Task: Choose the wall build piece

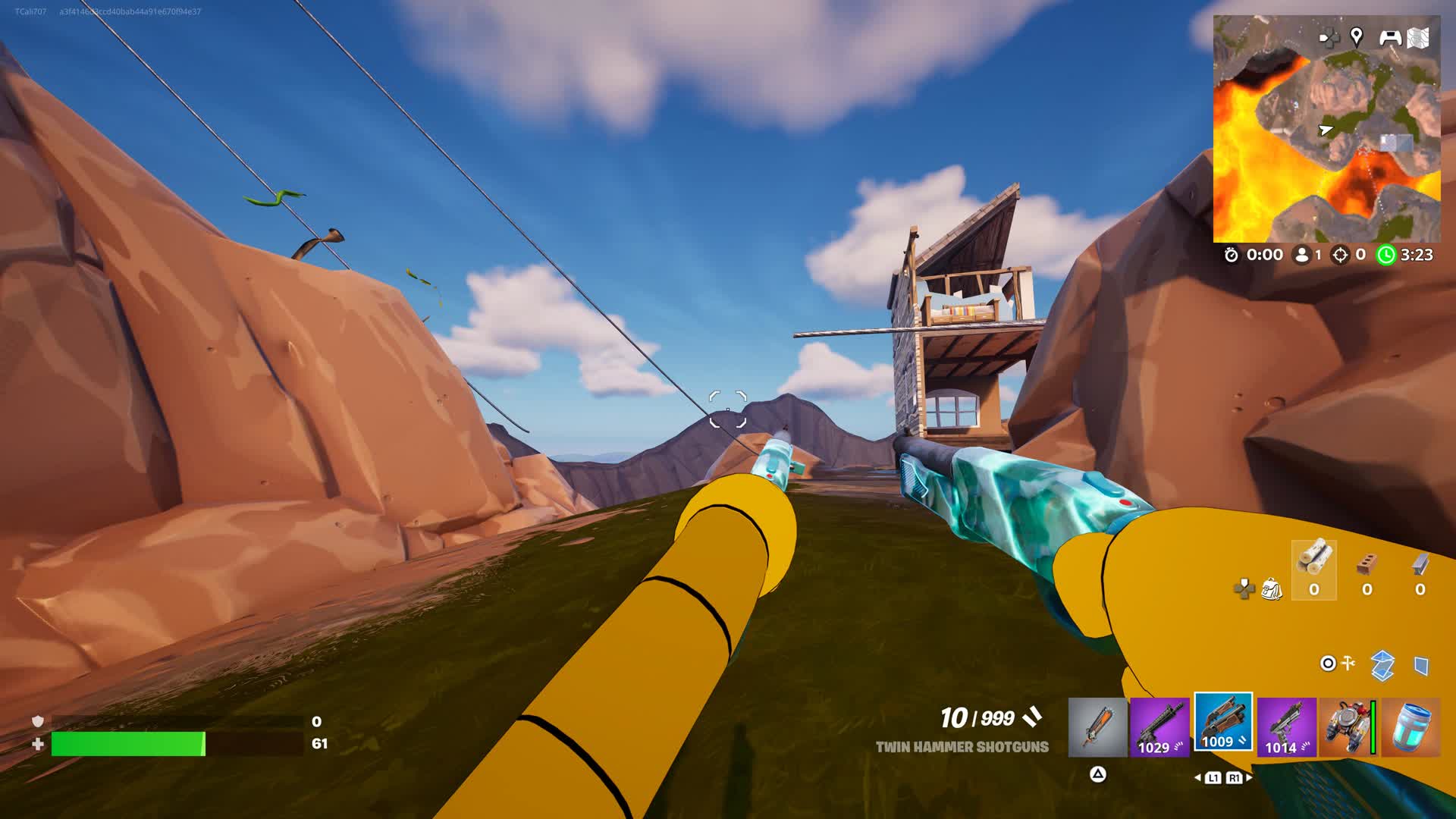Action: tap(1422, 666)
